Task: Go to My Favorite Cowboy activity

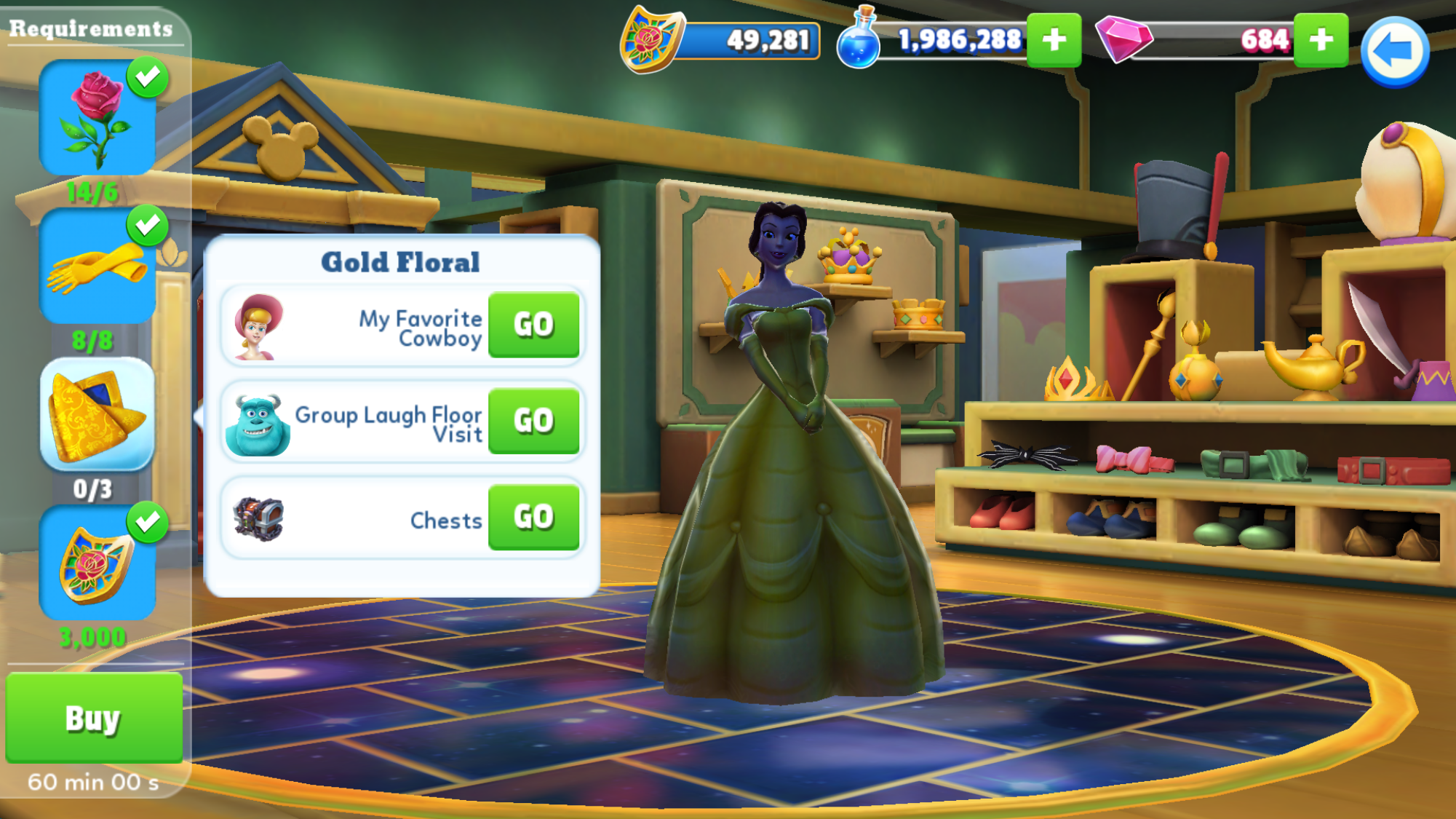Action: (533, 325)
